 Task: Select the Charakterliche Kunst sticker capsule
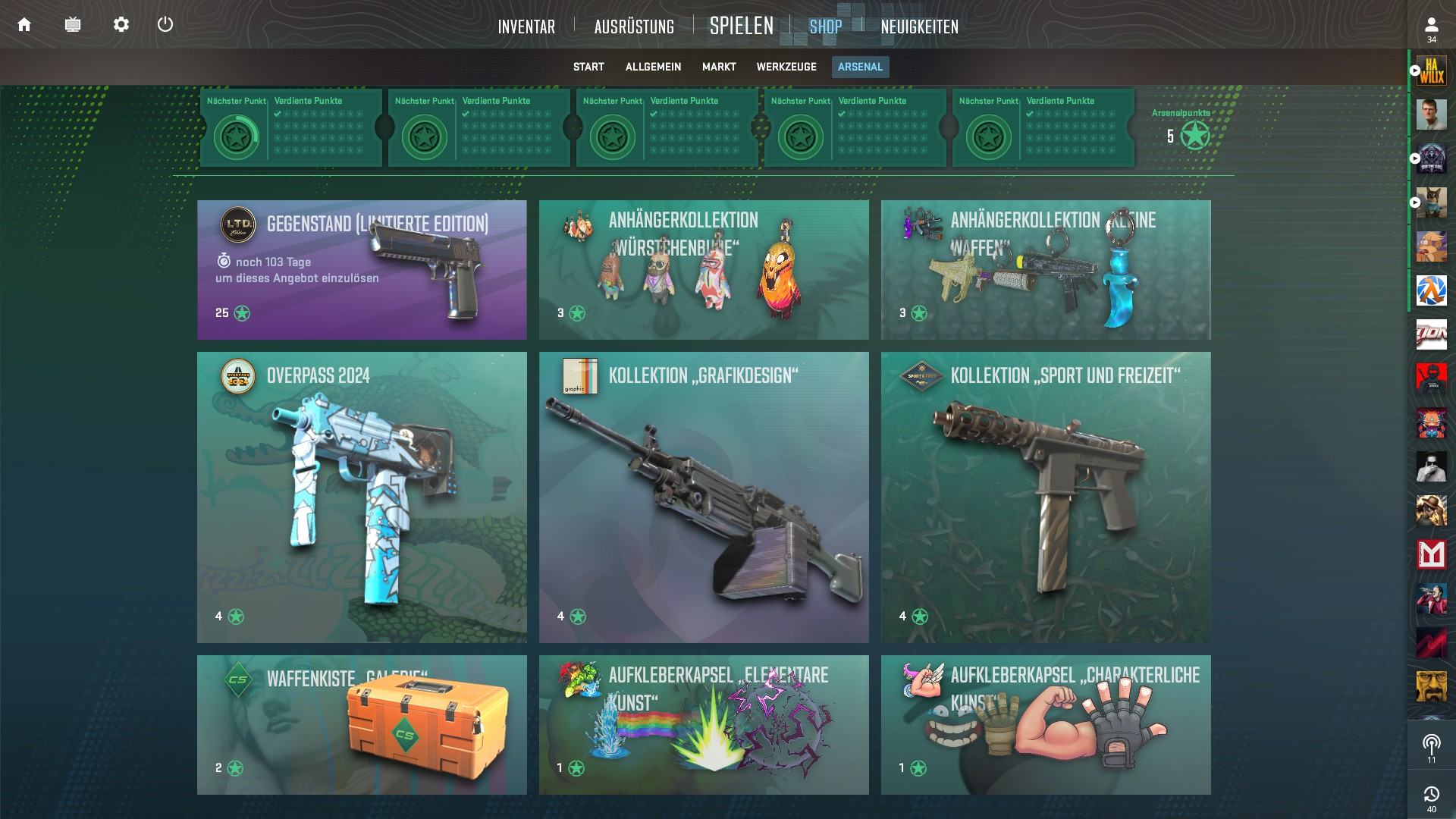pyautogui.click(x=1046, y=725)
